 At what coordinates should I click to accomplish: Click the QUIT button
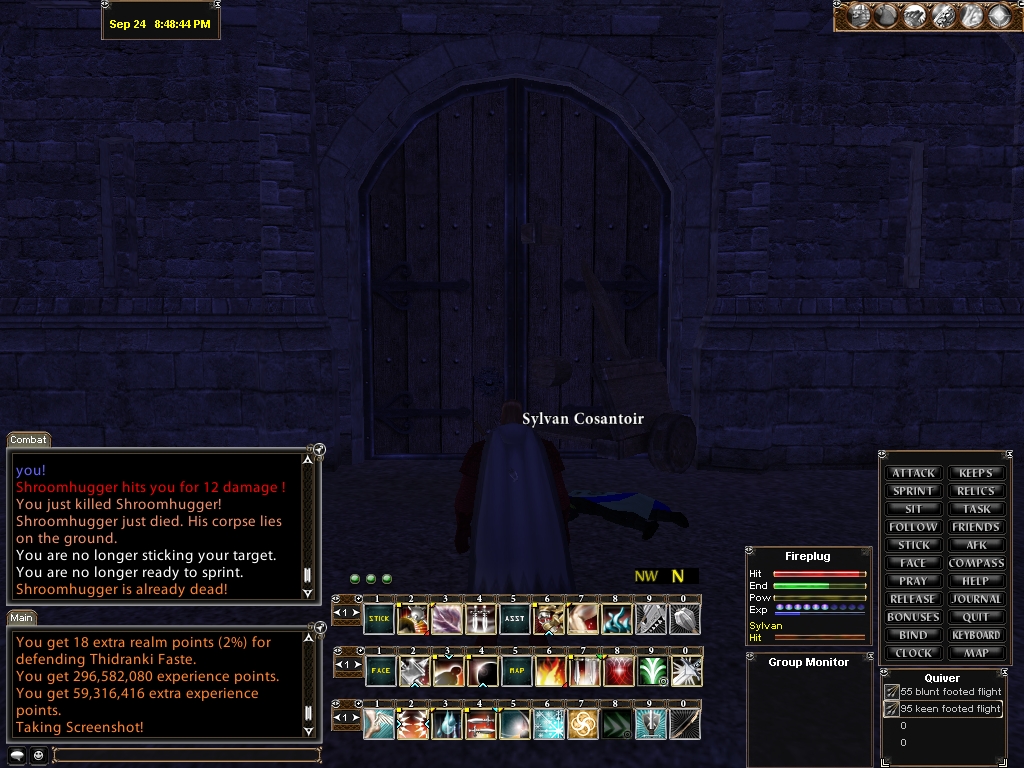[976, 617]
